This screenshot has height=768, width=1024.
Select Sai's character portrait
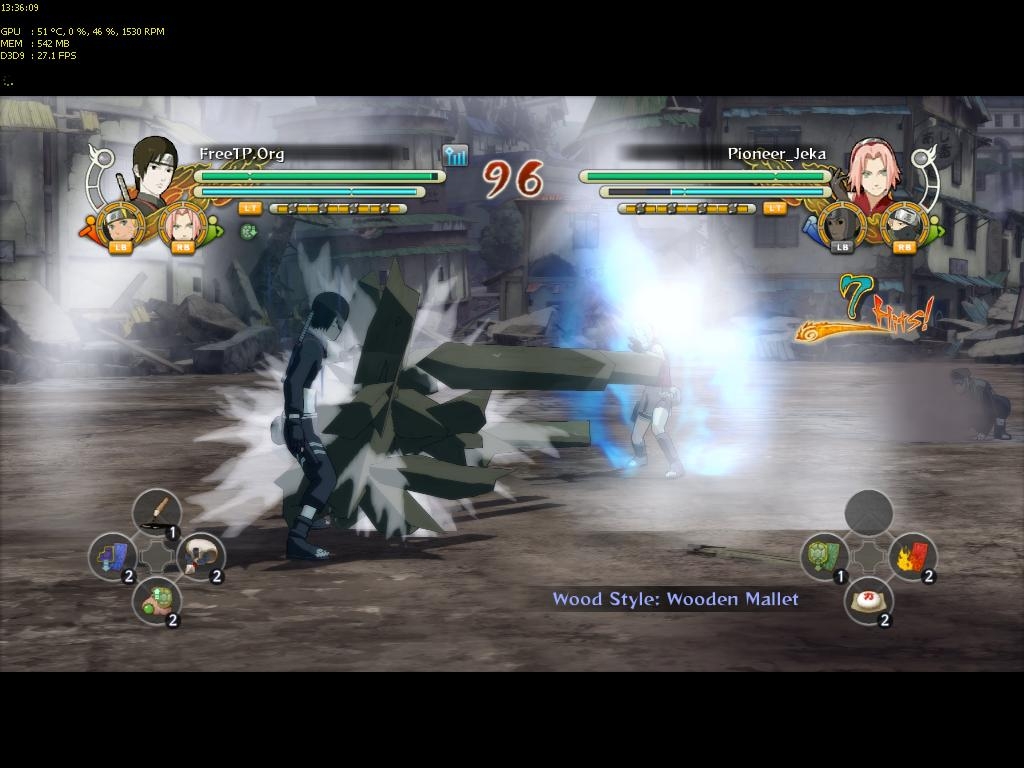154,170
